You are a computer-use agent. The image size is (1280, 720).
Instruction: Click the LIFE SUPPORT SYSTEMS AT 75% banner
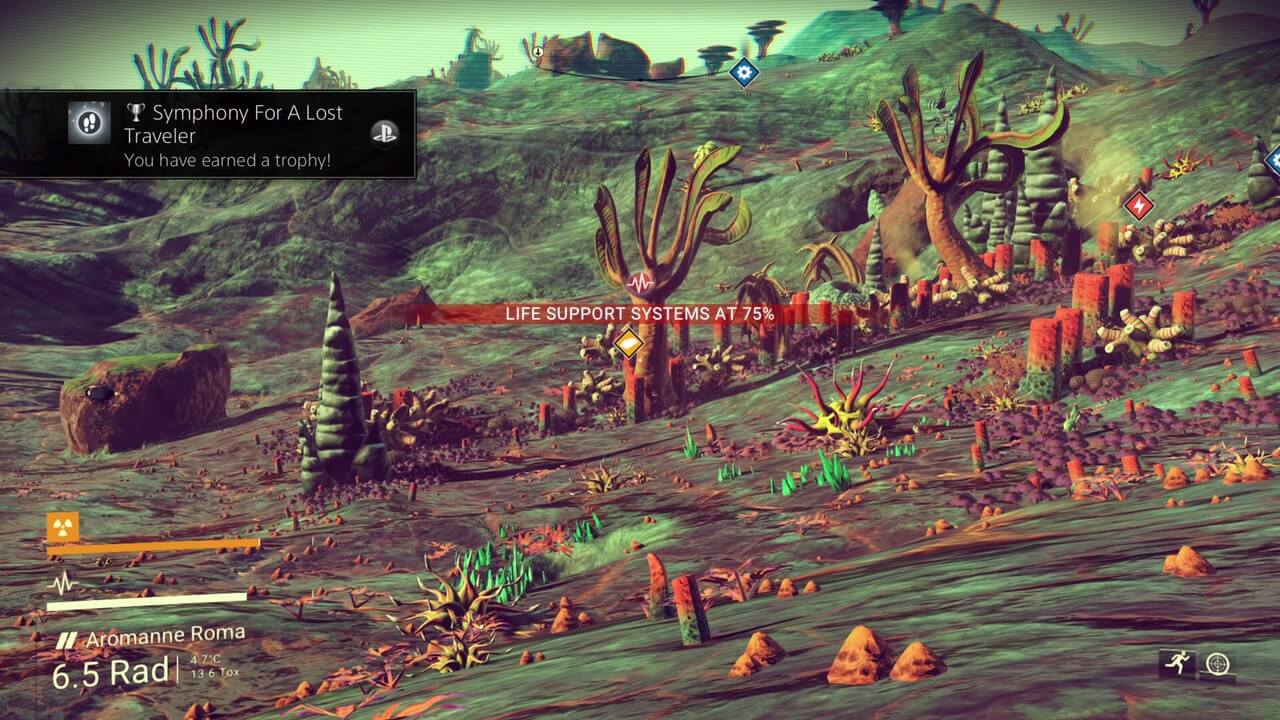(638, 313)
